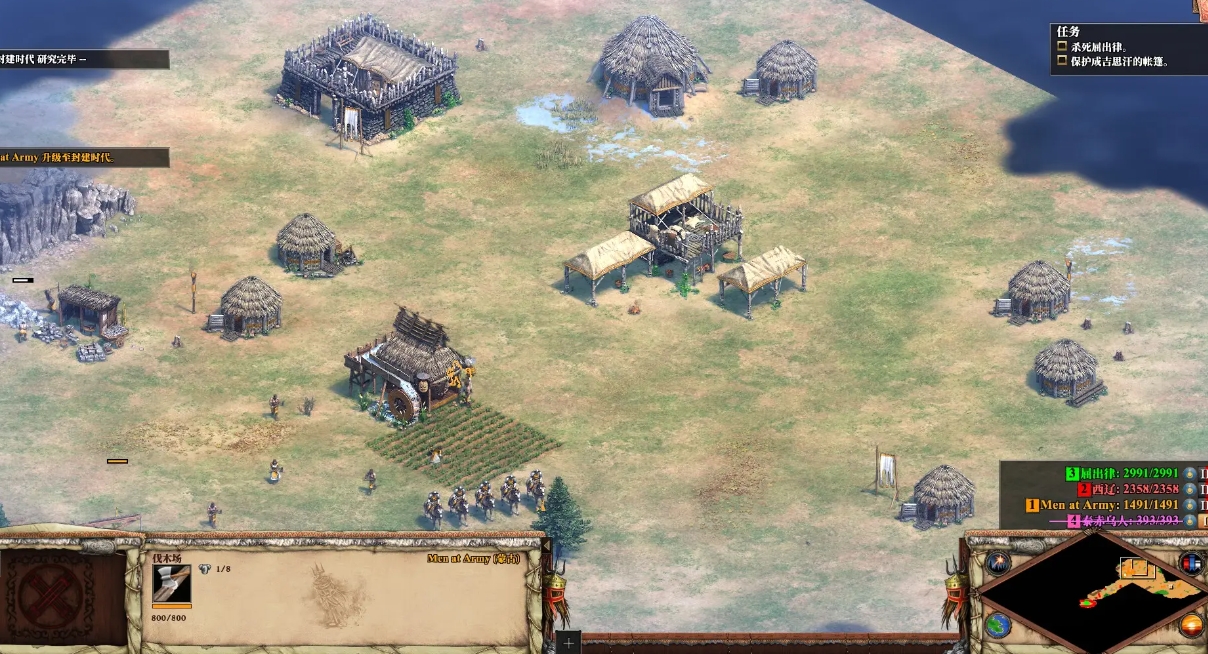Open the plus button at bottom panel edge

coord(568,643)
